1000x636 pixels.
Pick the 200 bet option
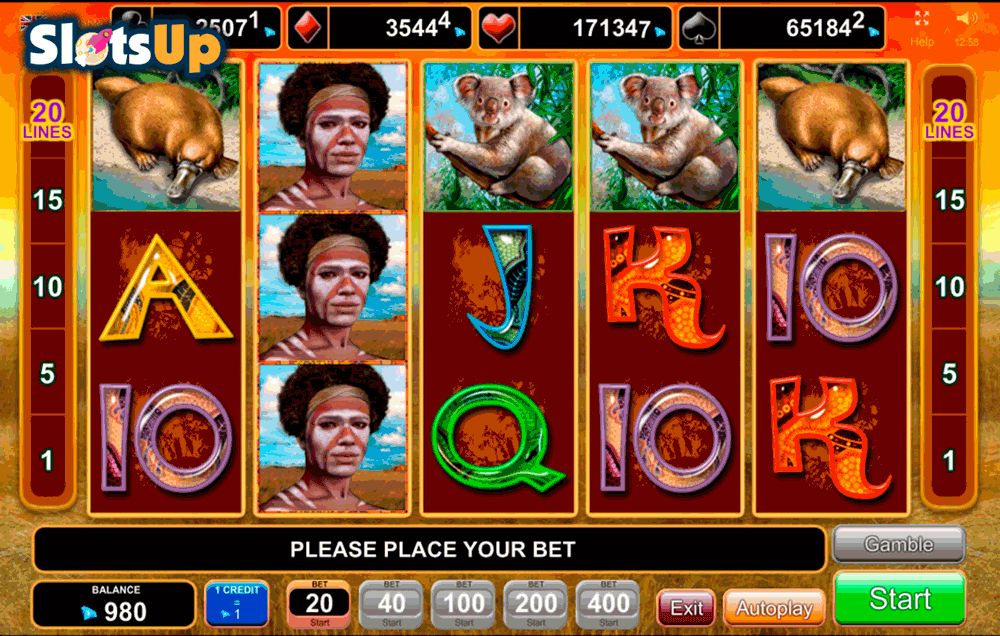536,604
